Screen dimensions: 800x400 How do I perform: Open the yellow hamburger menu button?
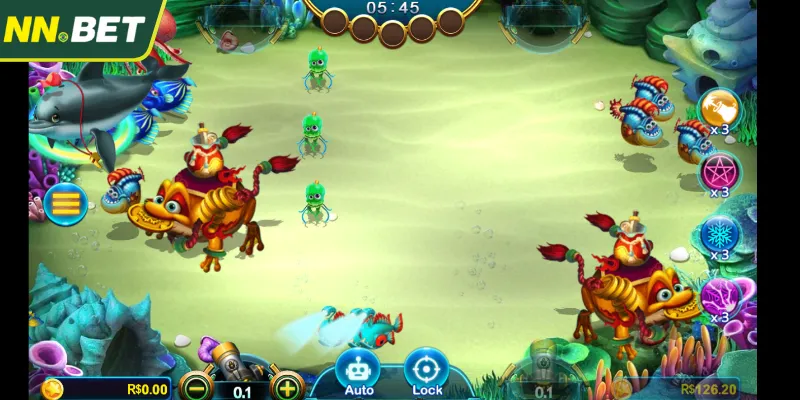click(66, 204)
